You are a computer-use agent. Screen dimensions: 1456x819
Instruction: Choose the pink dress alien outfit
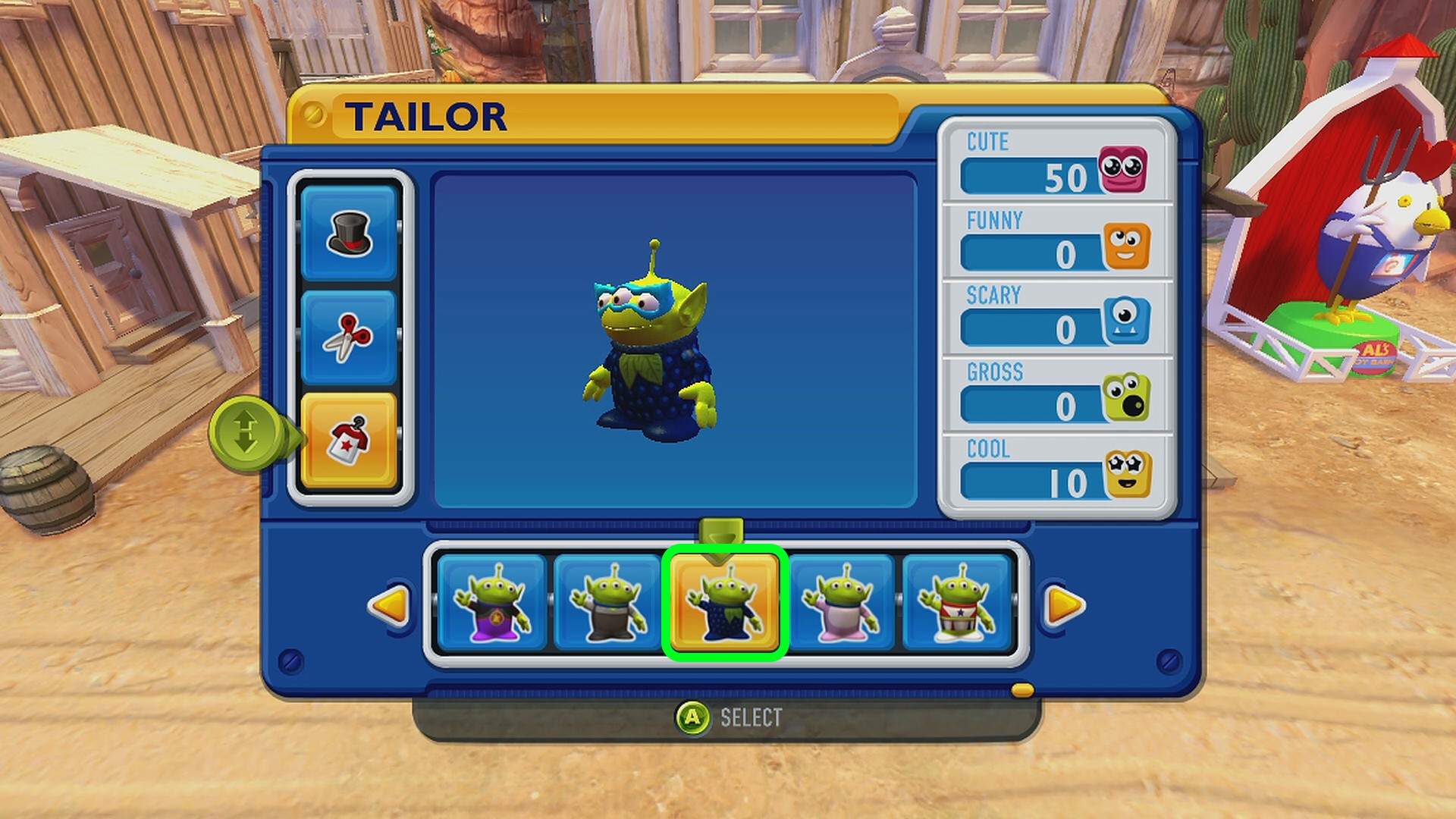841,604
